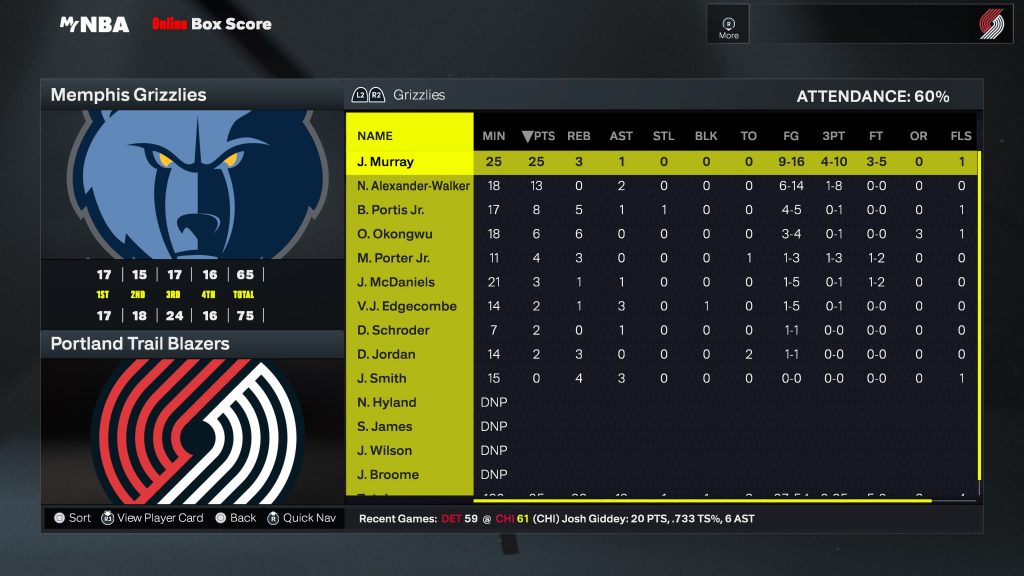Sort players by REB column header

[579, 136]
